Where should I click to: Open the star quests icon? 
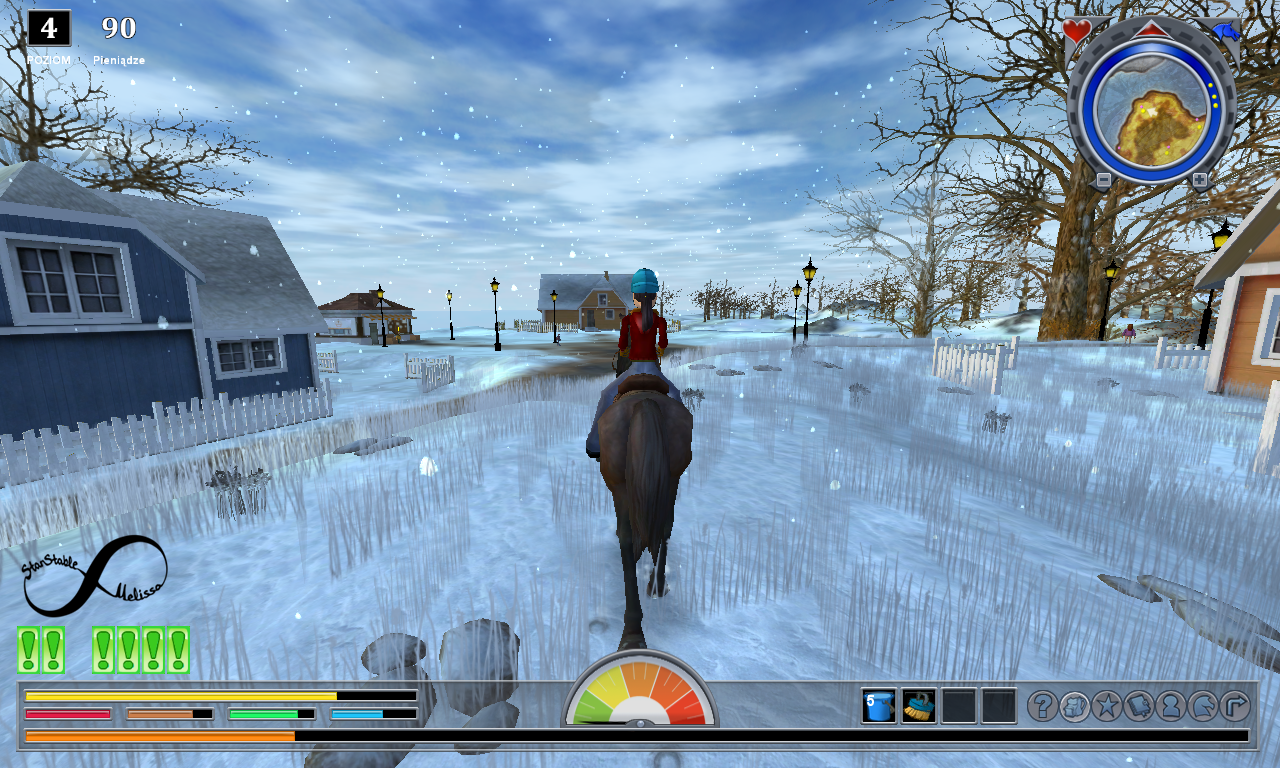(x=1107, y=705)
